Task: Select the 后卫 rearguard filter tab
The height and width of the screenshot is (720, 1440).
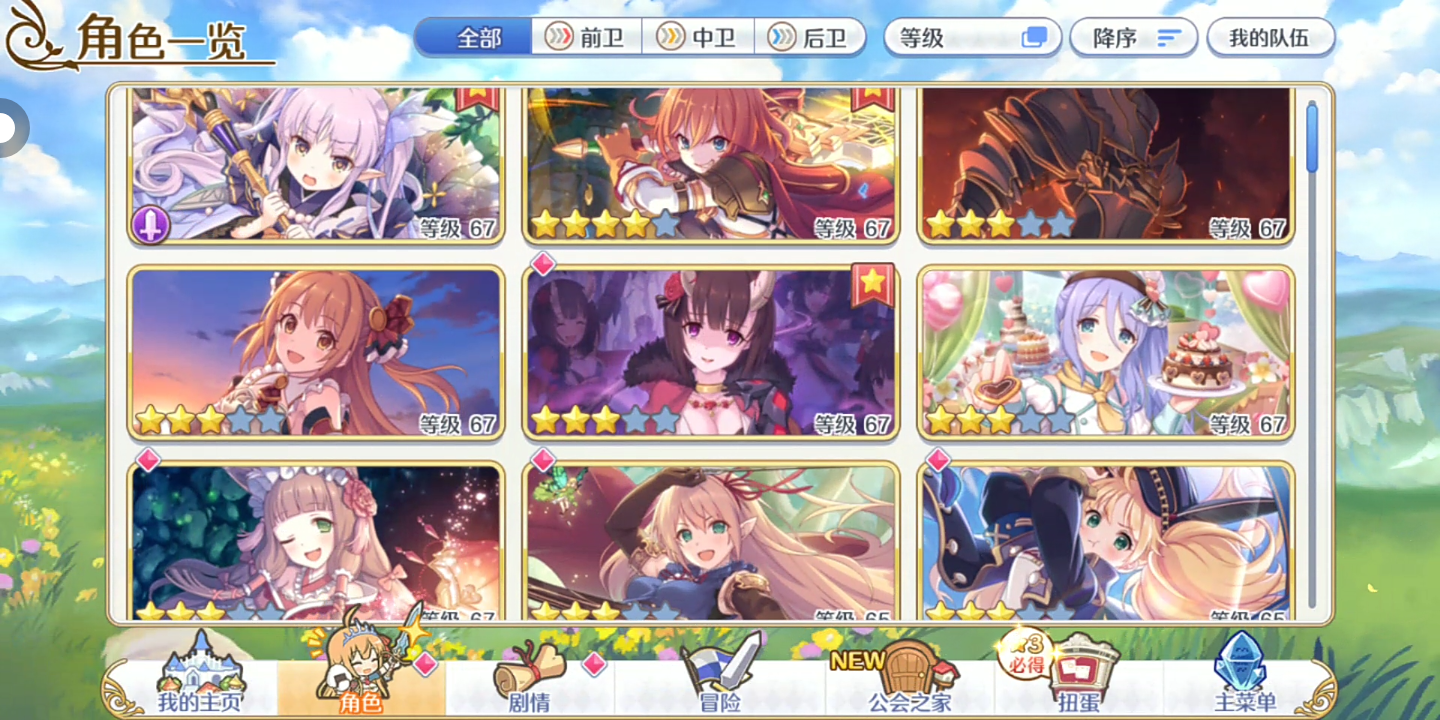Action: coord(812,37)
